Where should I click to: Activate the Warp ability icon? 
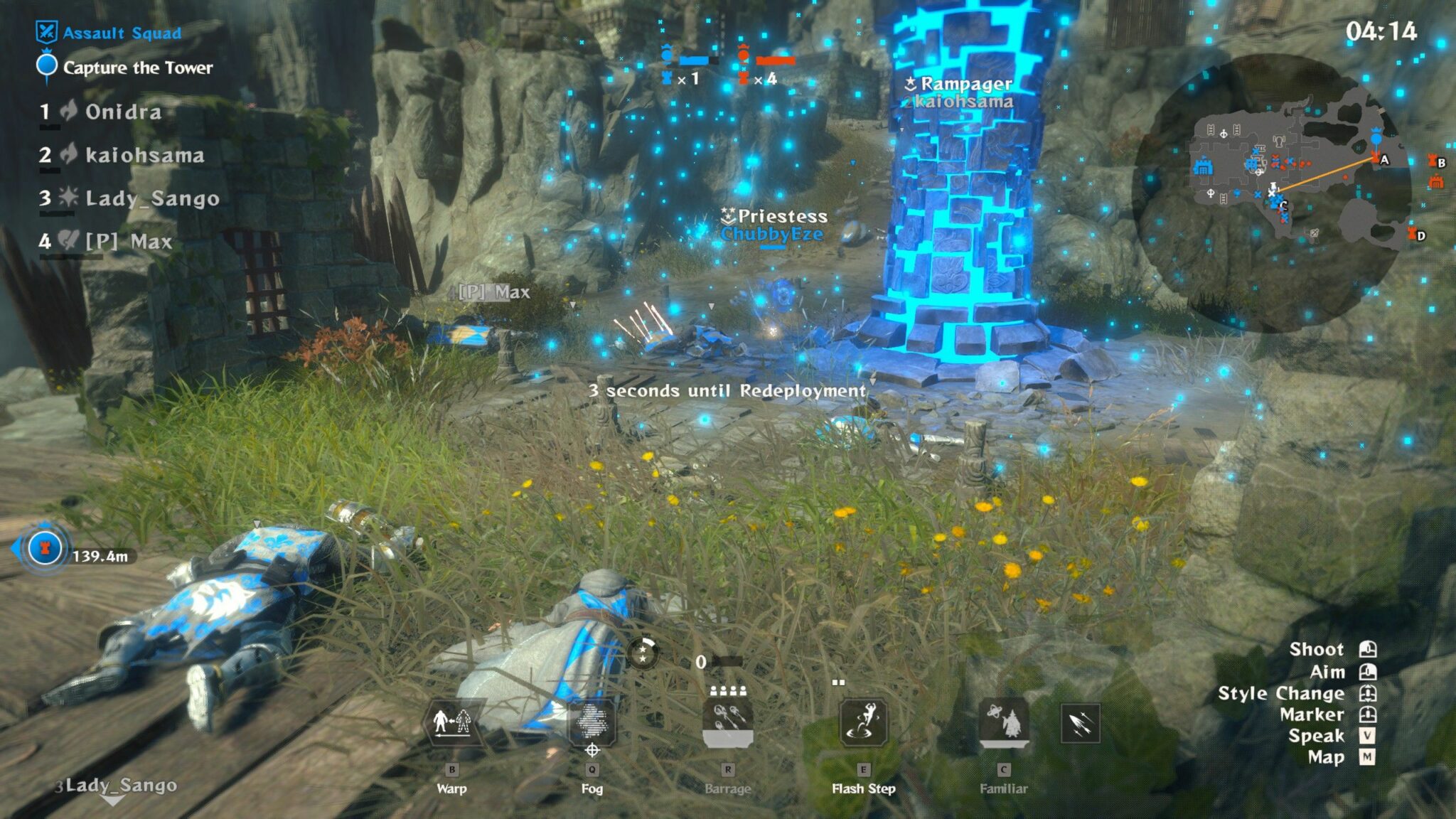[451, 723]
